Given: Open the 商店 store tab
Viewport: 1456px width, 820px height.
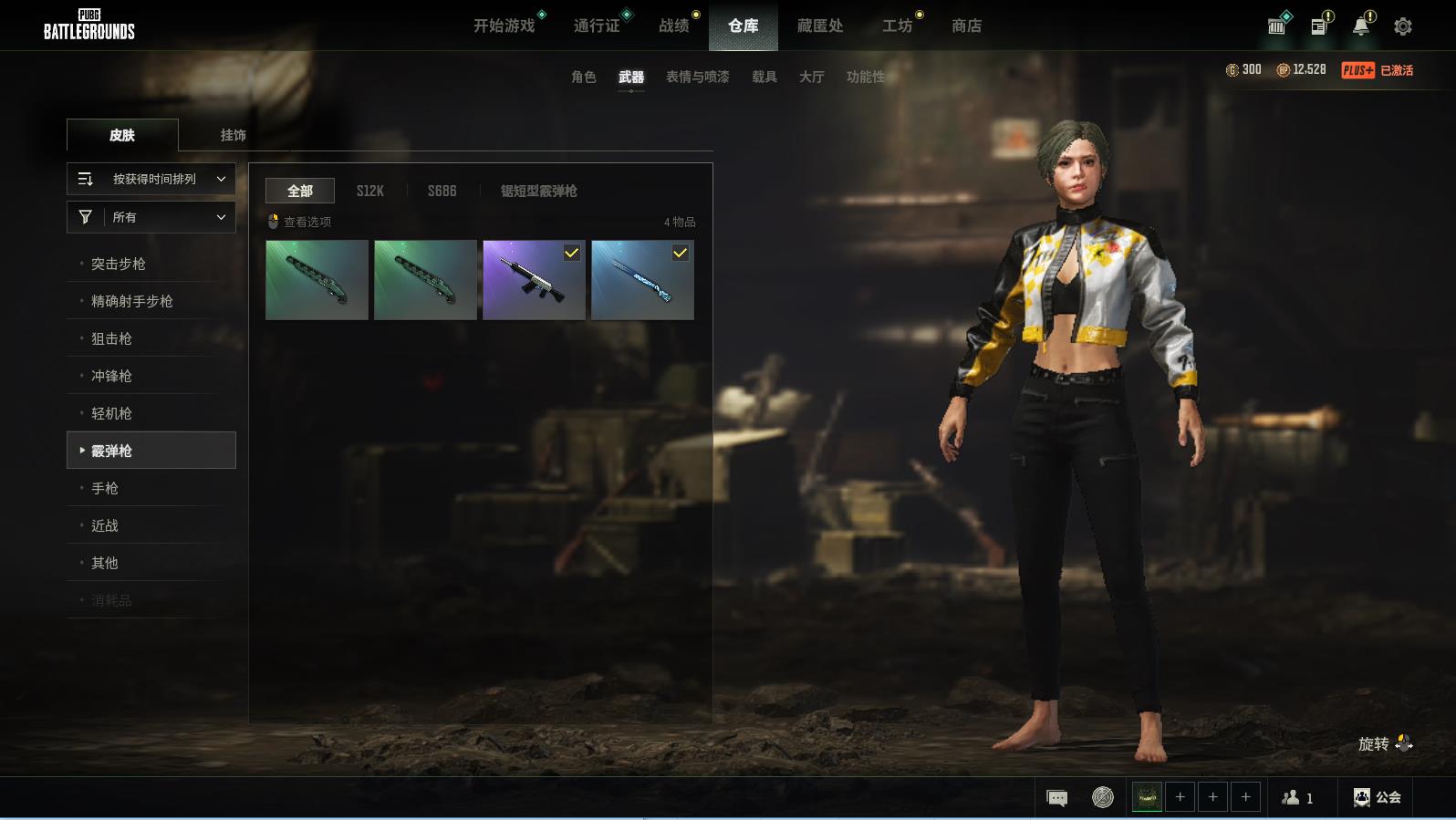Looking at the screenshot, I should click(966, 26).
